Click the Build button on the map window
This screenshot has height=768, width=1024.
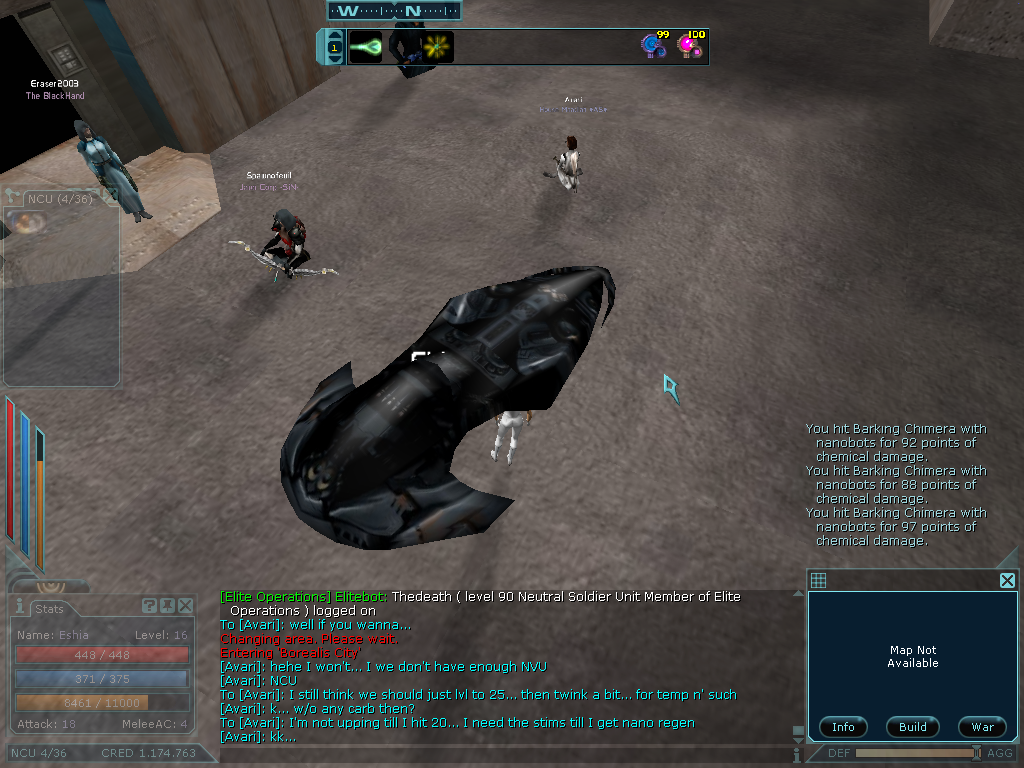coord(912,727)
